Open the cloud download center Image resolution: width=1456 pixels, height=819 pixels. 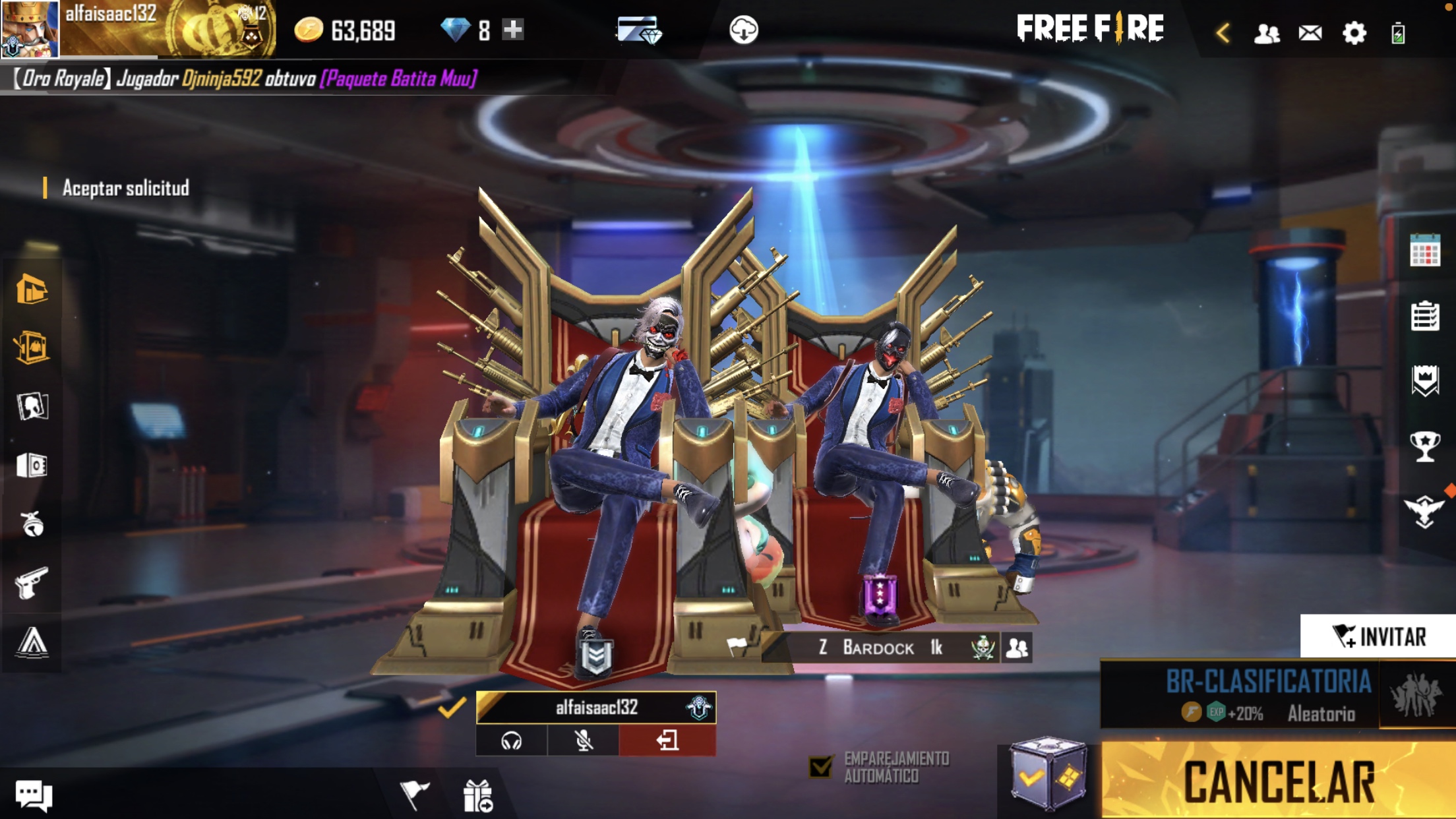(743, 30)
